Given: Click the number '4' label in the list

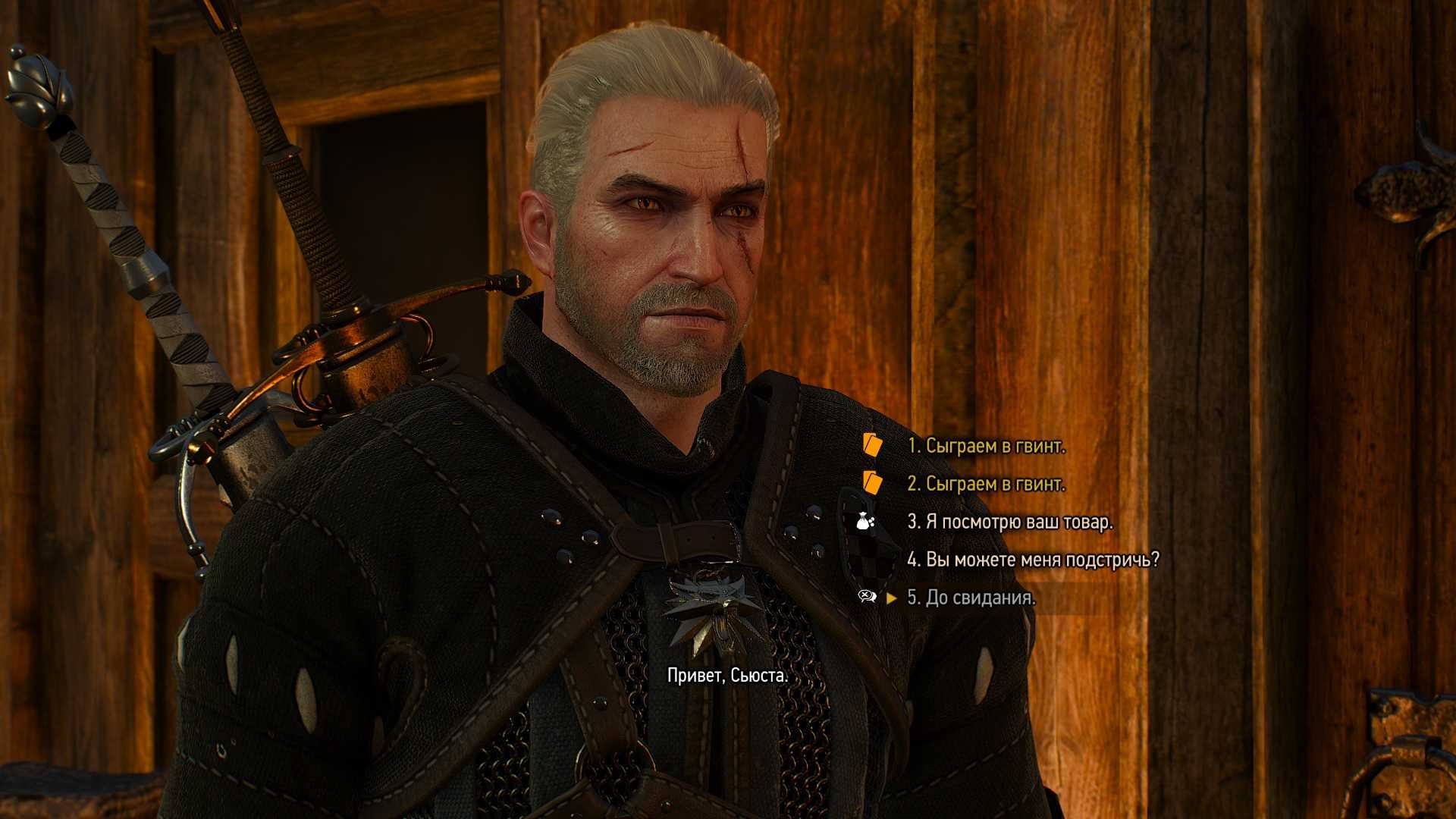Looking at the screenshot, I should click(x=913, y=559).
